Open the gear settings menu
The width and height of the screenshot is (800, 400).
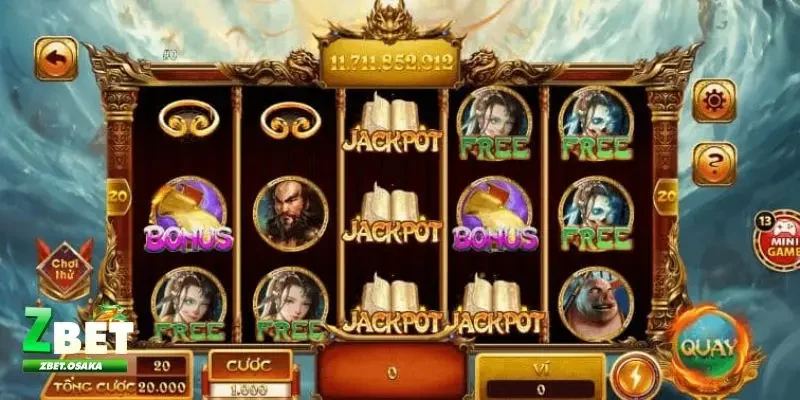[x=714, y=101]
